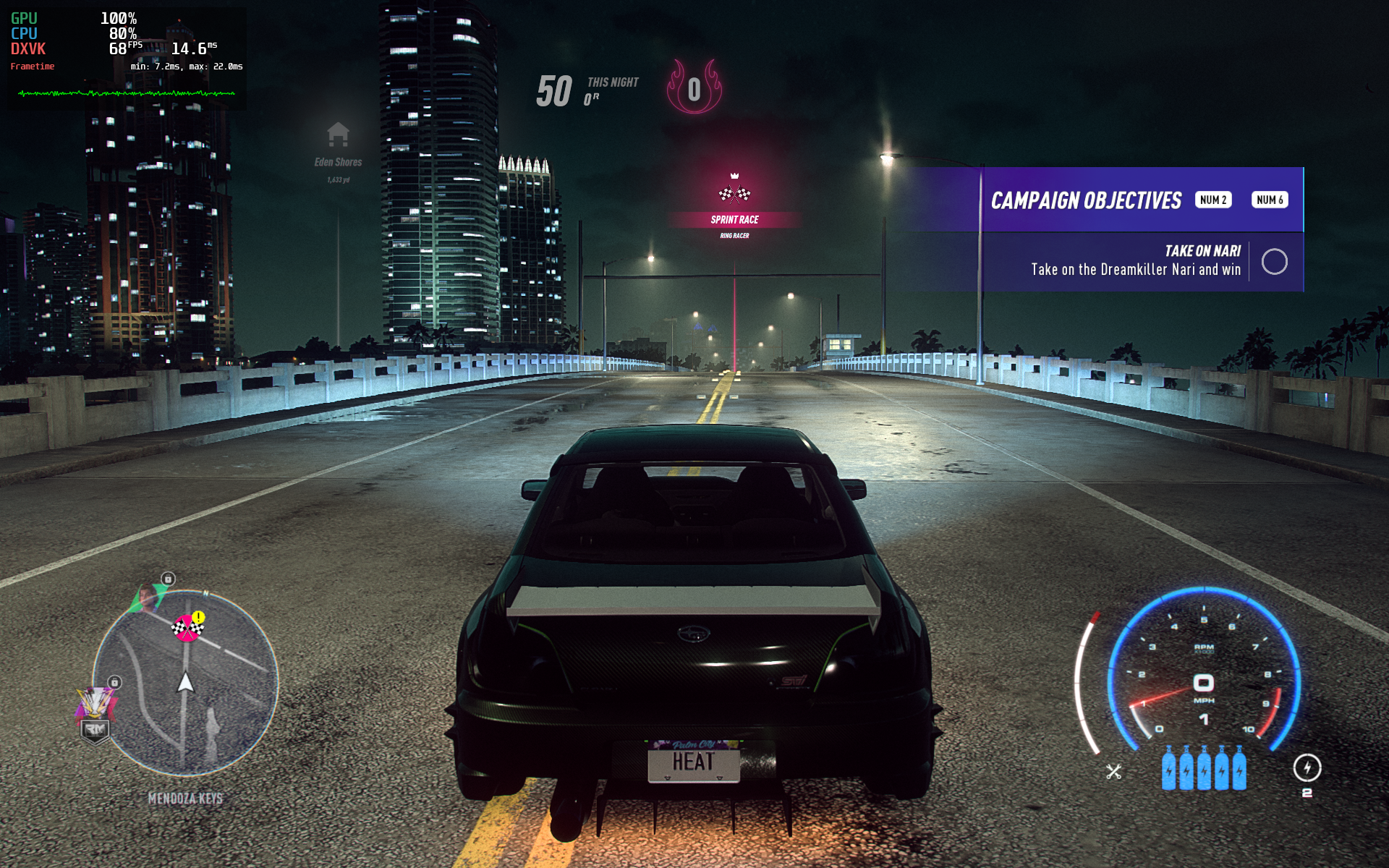
Task: Click the crossed wrench repair icon
Action: coord(1113,772)
